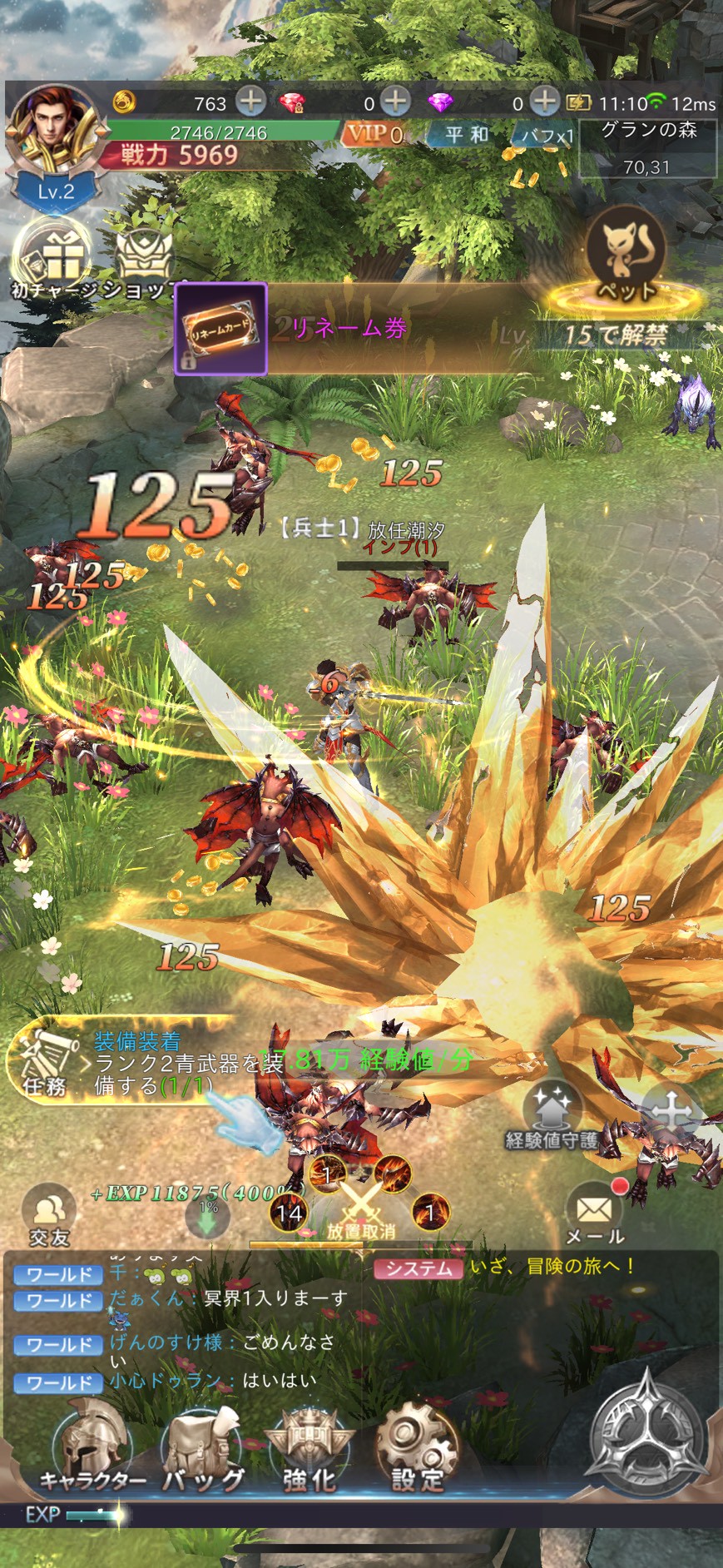Select the リネーム券 rename card item
The width and height of the screenshot is (723, 1568).
(220, 329)
